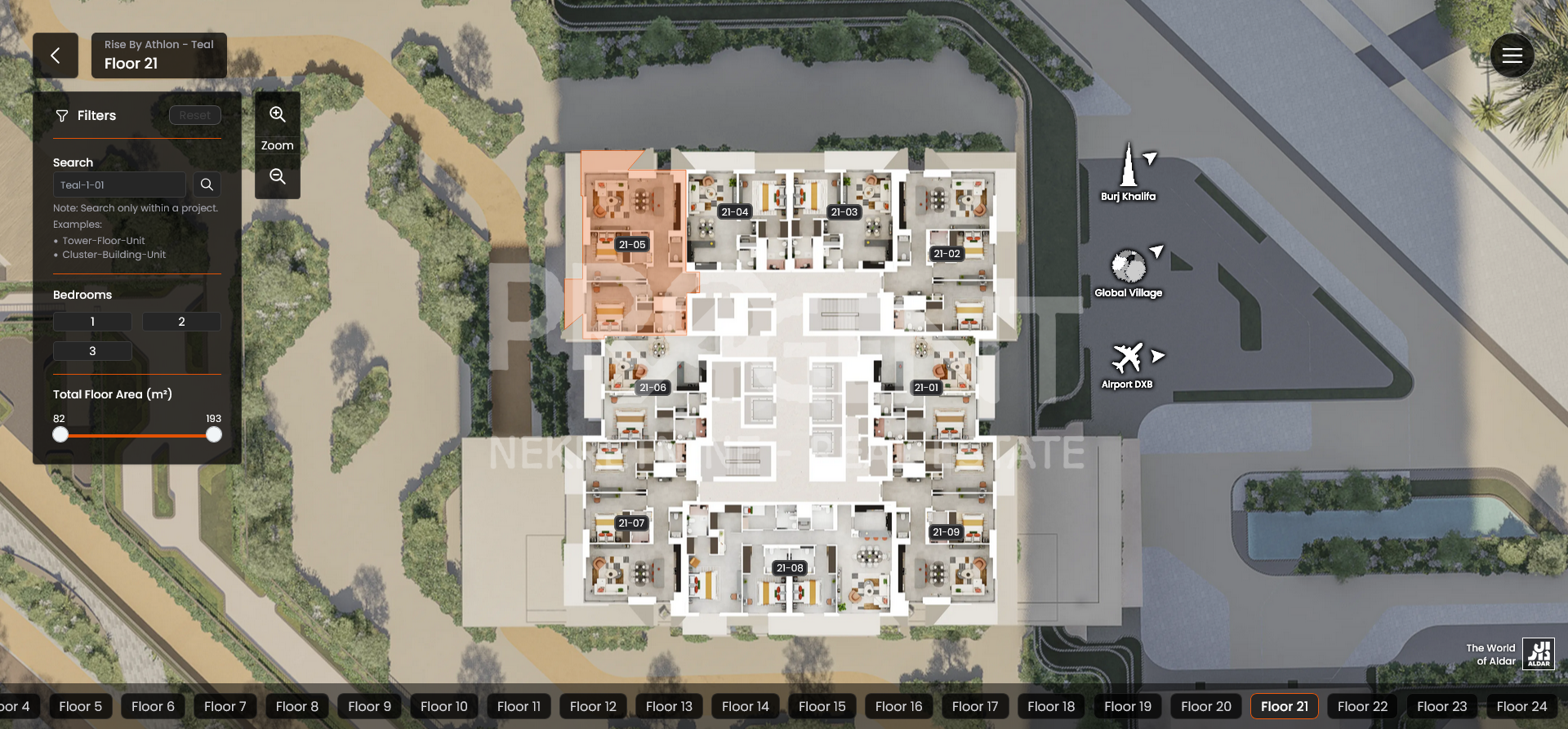Filter by 2 bedrooms
This screenshot has height=729, width=1568.
(181, 322)
